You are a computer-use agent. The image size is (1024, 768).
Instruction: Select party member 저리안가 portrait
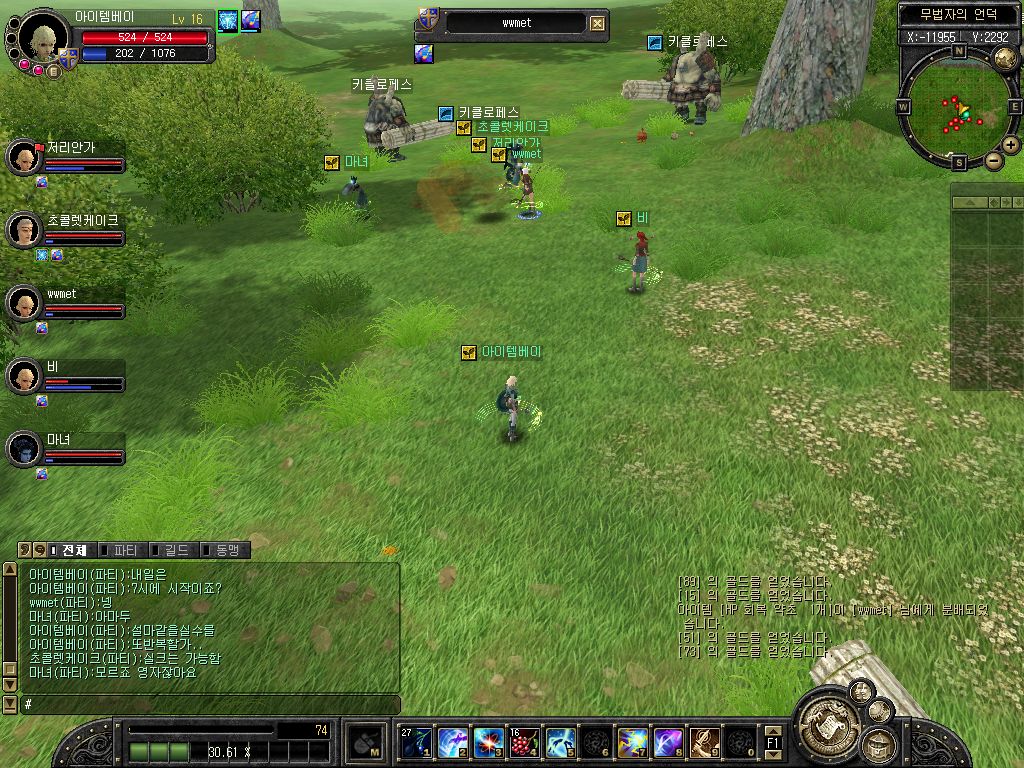click(x=22, y=157)
